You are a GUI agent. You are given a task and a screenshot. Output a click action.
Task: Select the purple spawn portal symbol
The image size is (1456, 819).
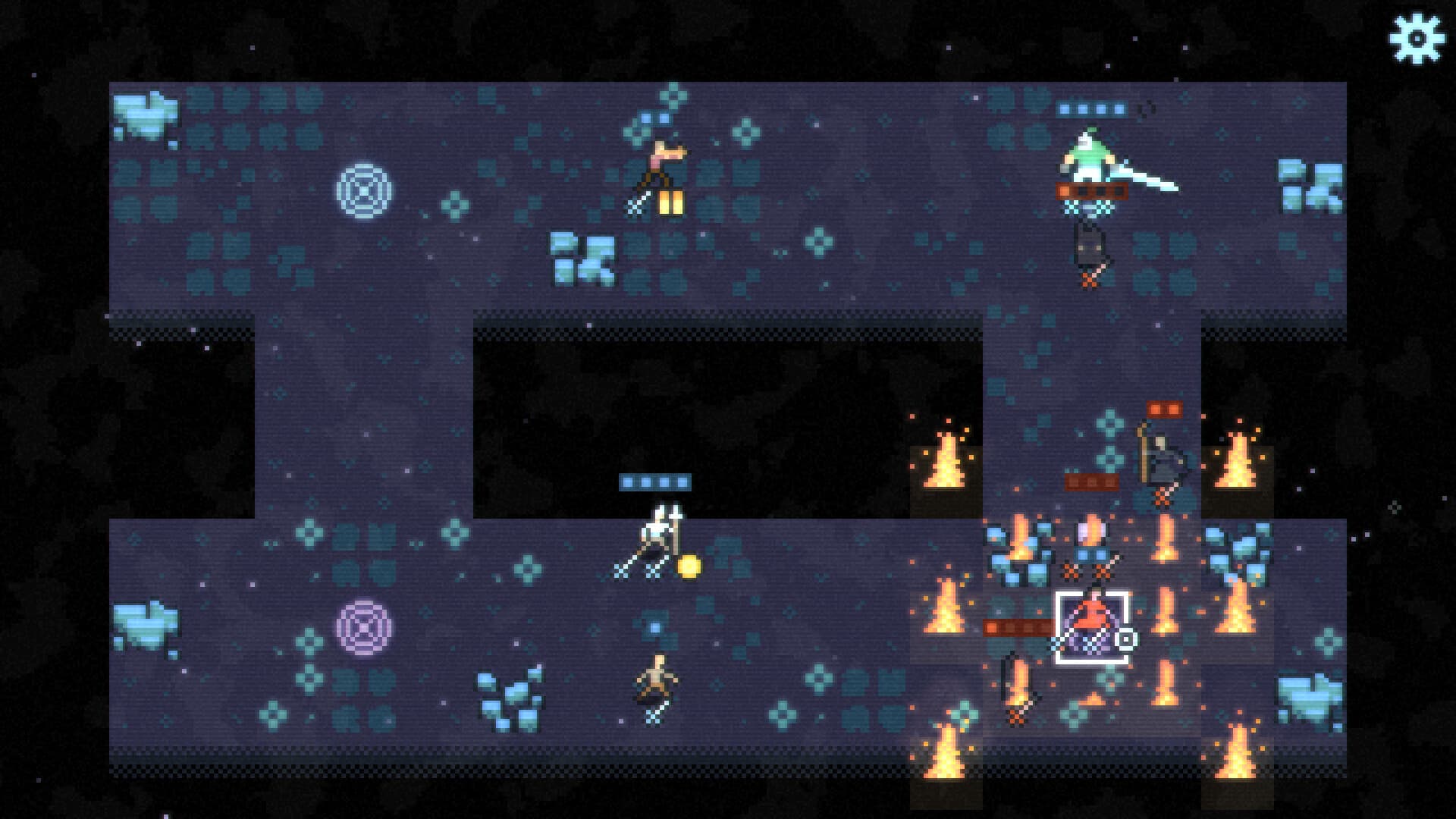(x=364, y=629)
